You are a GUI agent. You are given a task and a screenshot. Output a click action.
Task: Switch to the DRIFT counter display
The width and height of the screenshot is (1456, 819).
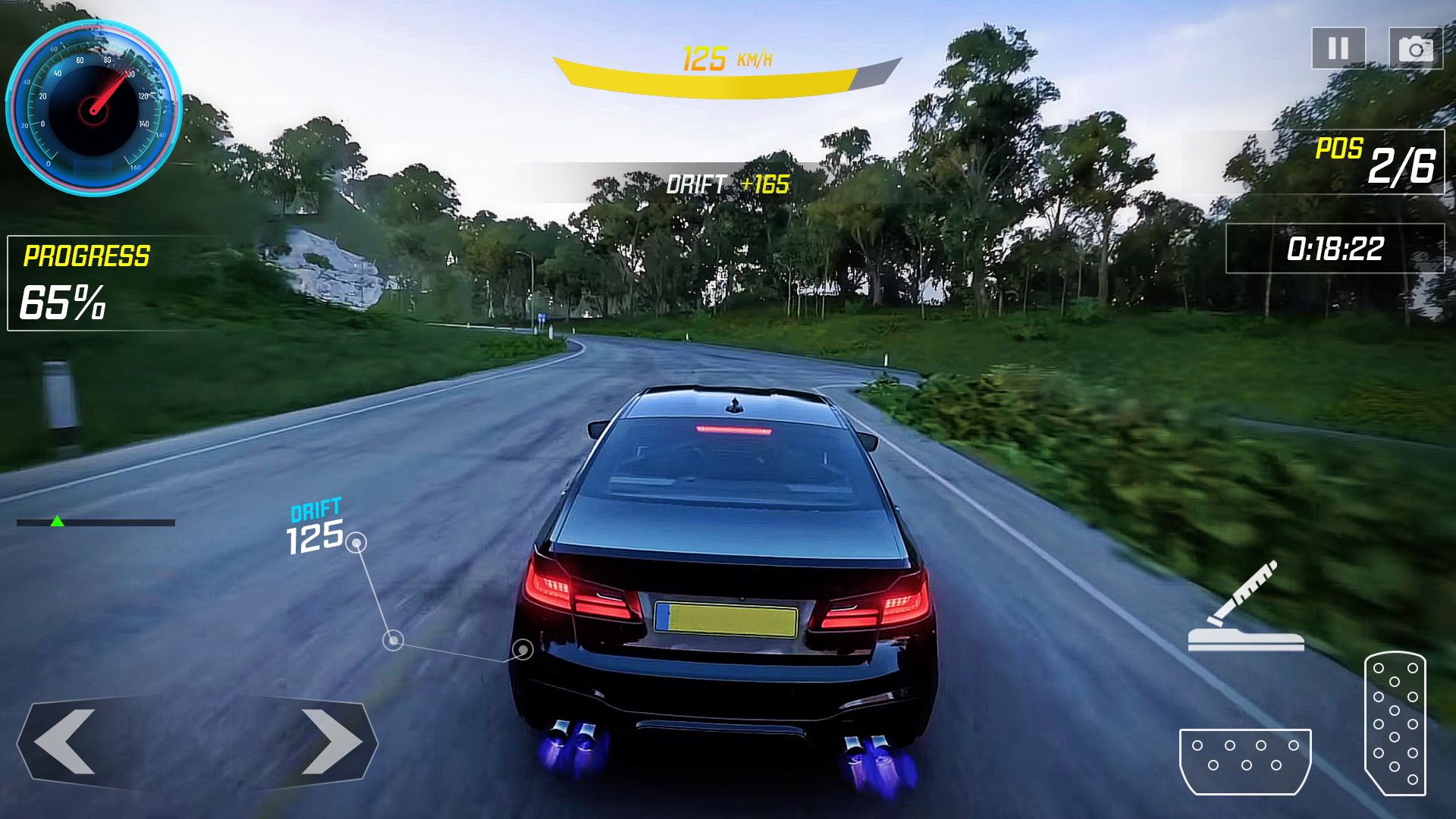pos(316,508)
